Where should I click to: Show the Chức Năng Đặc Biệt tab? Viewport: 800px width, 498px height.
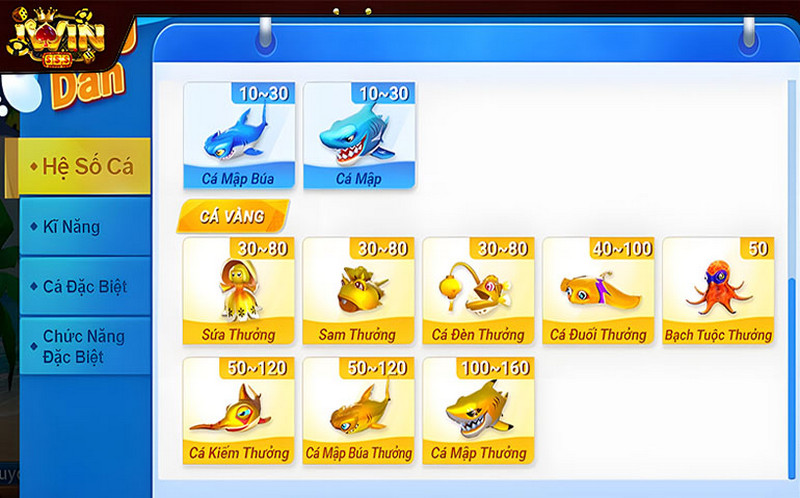85,346
